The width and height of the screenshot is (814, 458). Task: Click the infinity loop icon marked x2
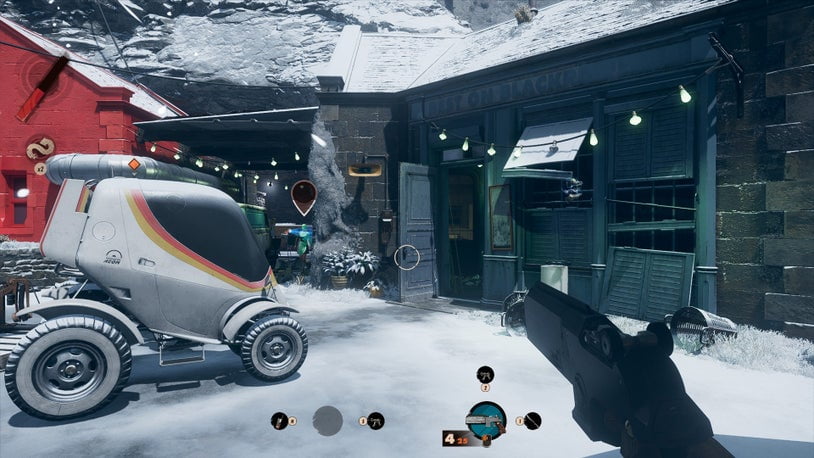coord(41,148)
